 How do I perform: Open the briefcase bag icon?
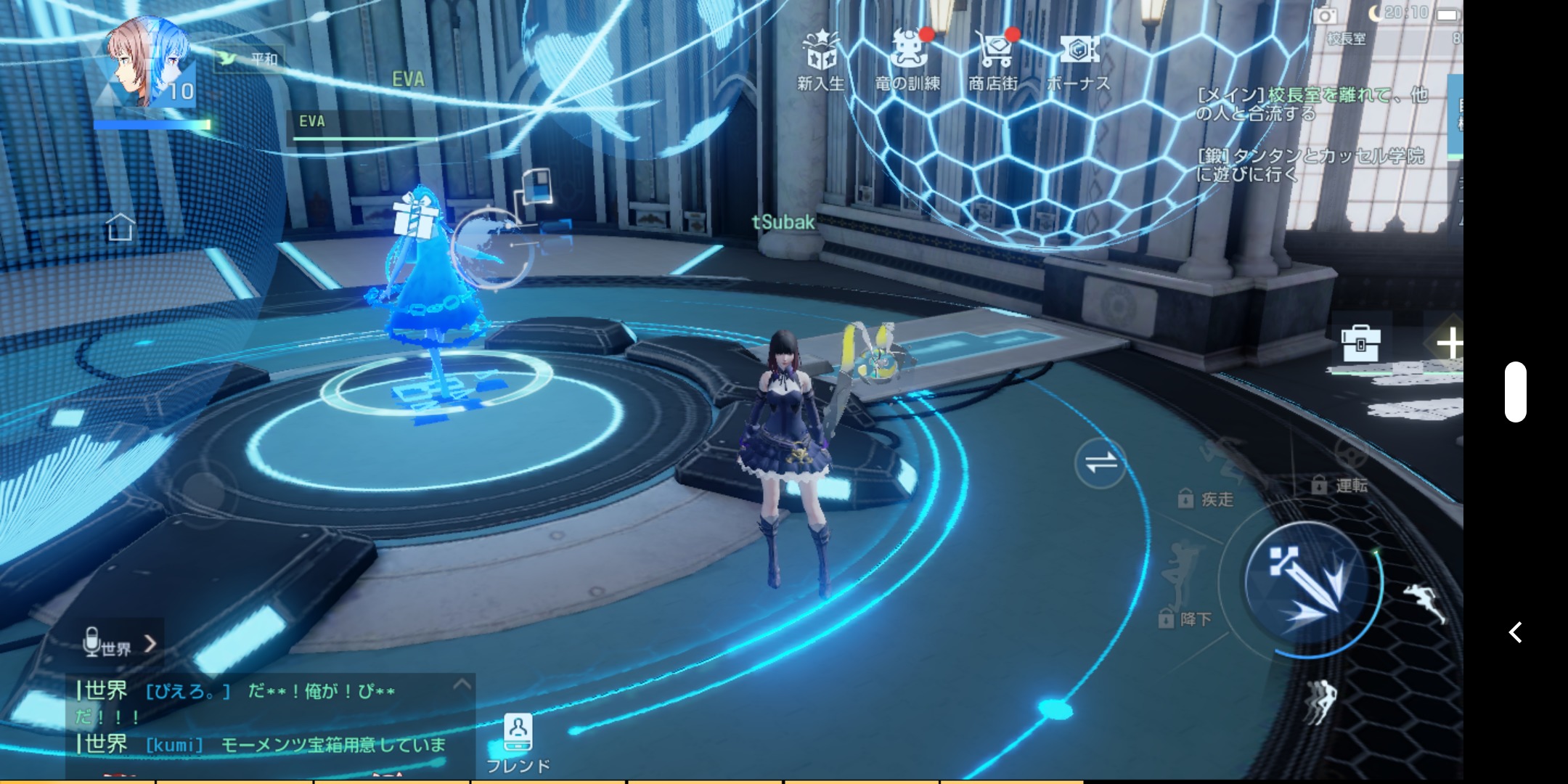tap(1360, 343)
